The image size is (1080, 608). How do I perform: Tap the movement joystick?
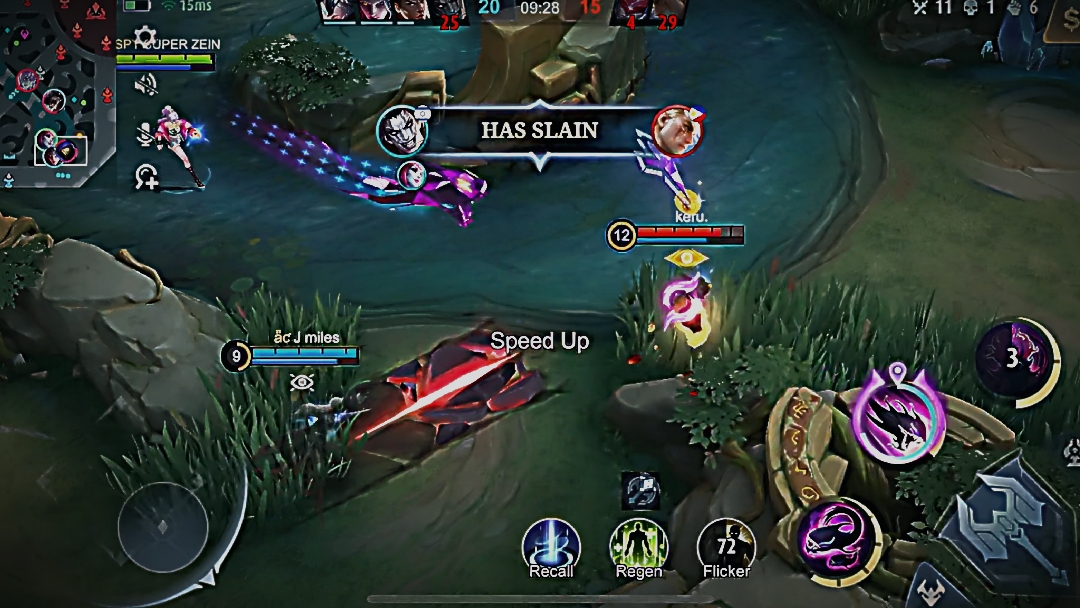(x=163, y=527)
